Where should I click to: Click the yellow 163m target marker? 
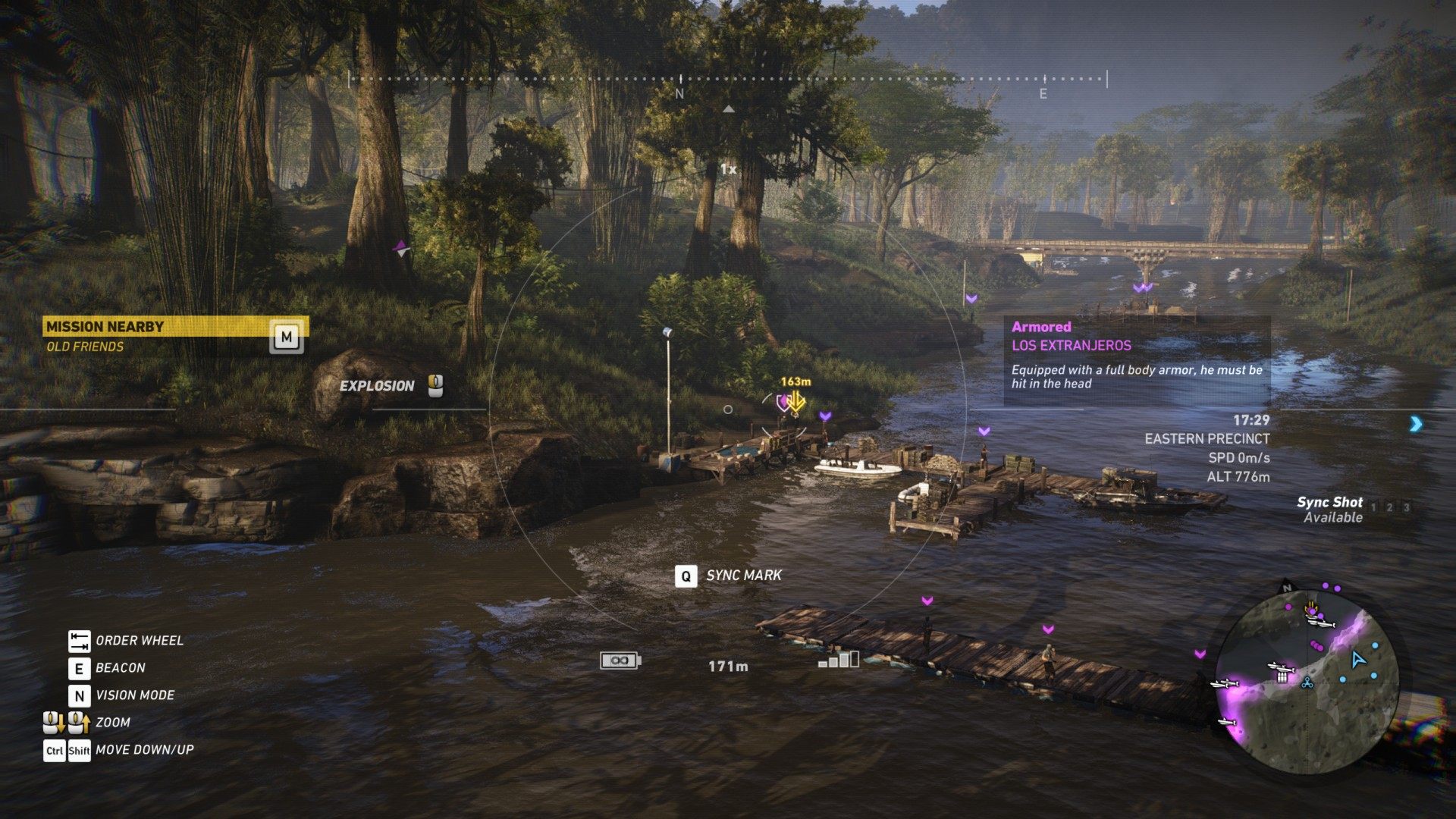(x=794, y=400)
